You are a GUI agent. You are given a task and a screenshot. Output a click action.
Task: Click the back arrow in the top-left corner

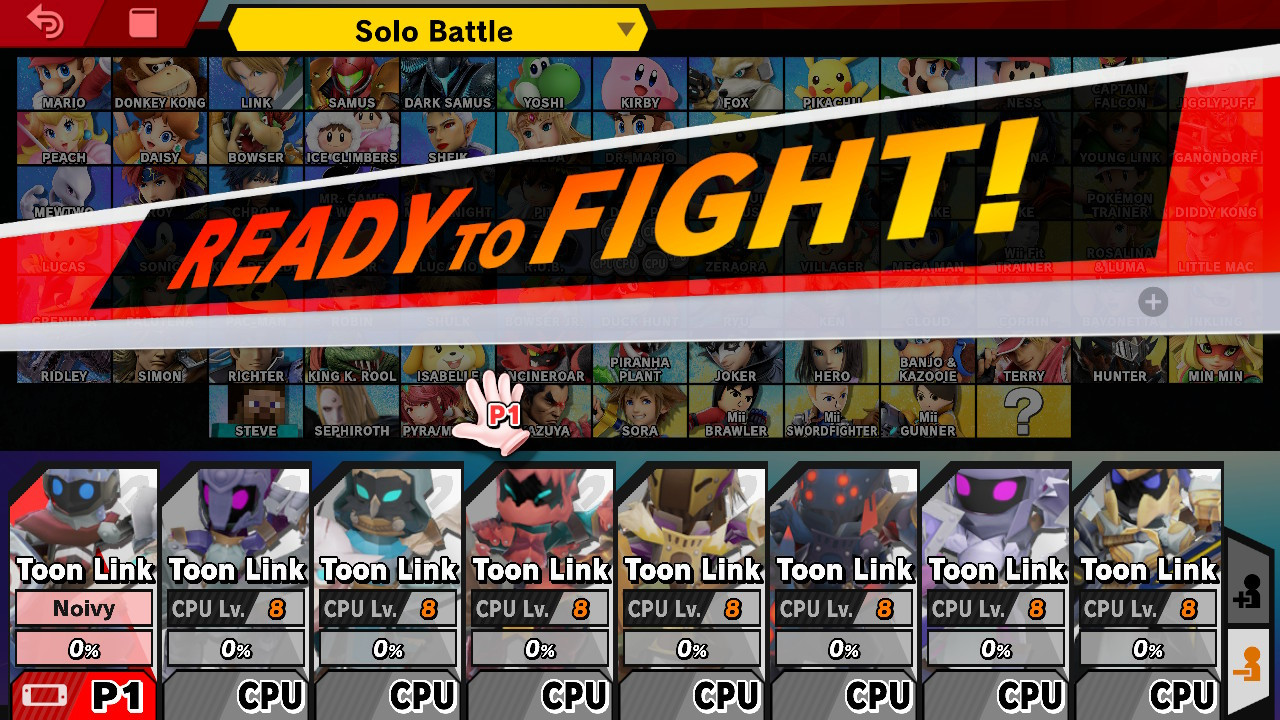pyautogui.click(x=42, y=22)
